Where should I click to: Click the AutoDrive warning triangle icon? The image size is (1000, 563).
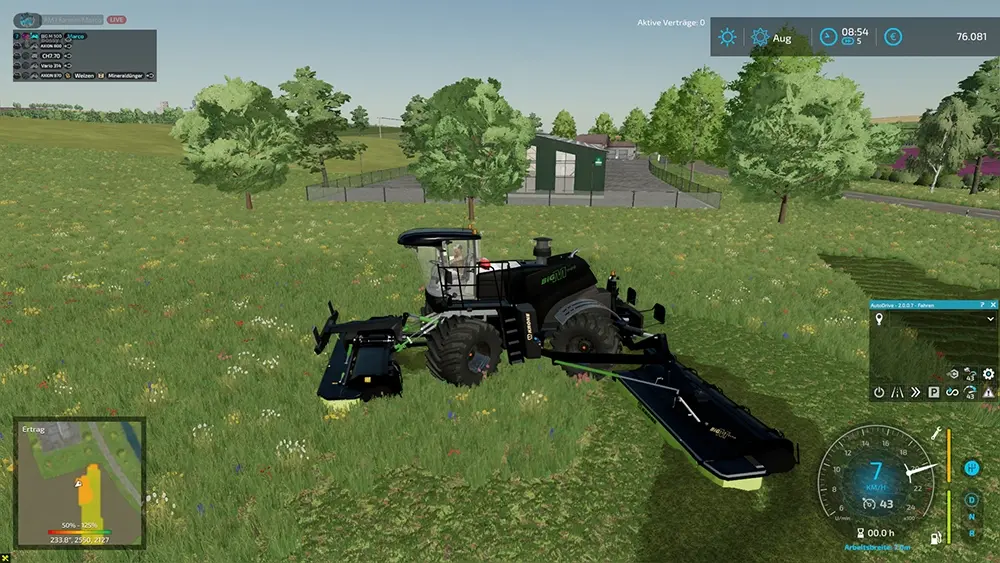[987, 393]
